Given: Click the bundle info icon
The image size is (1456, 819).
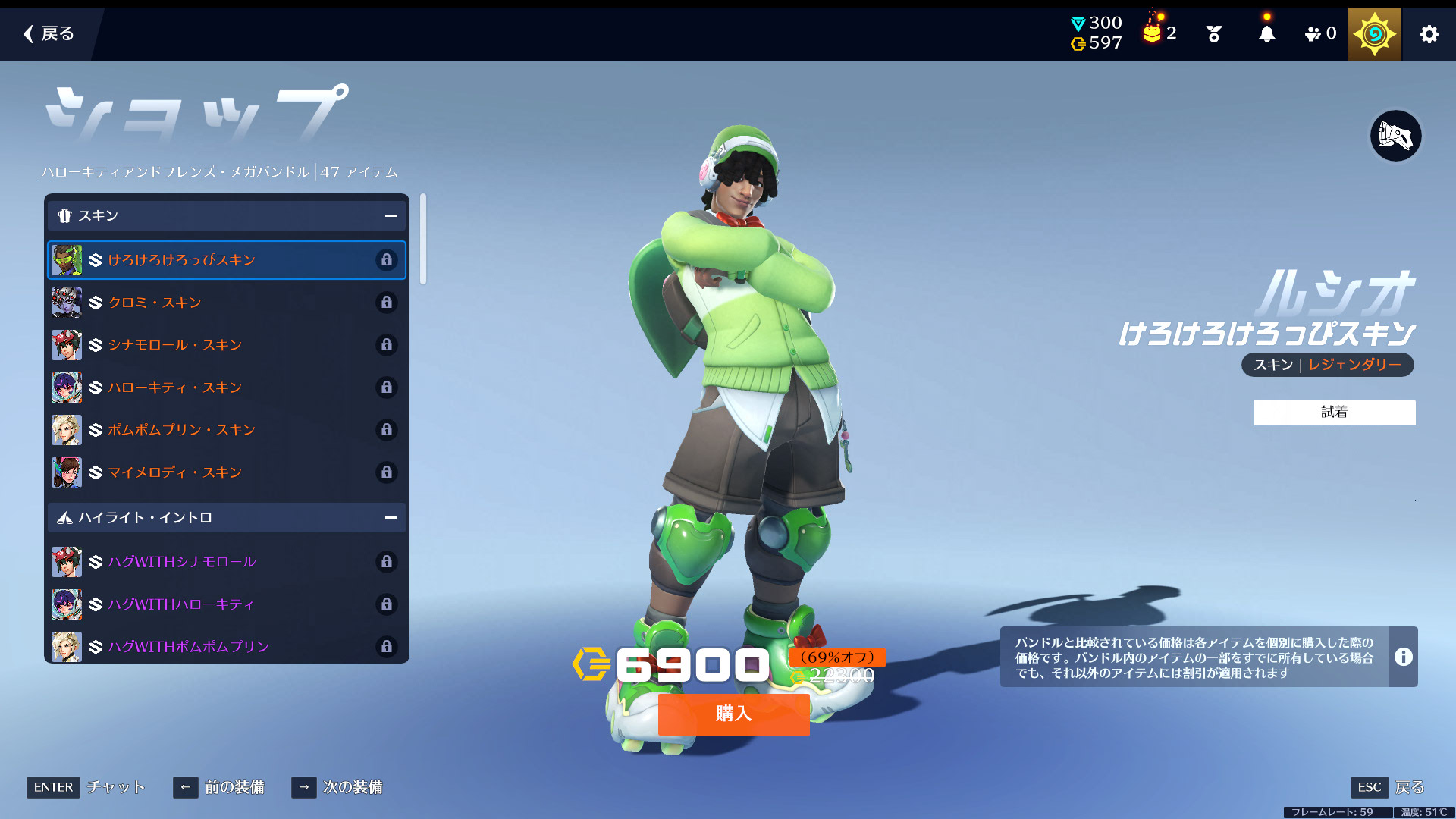Looking at the screenshot, I should [1403, 657].
